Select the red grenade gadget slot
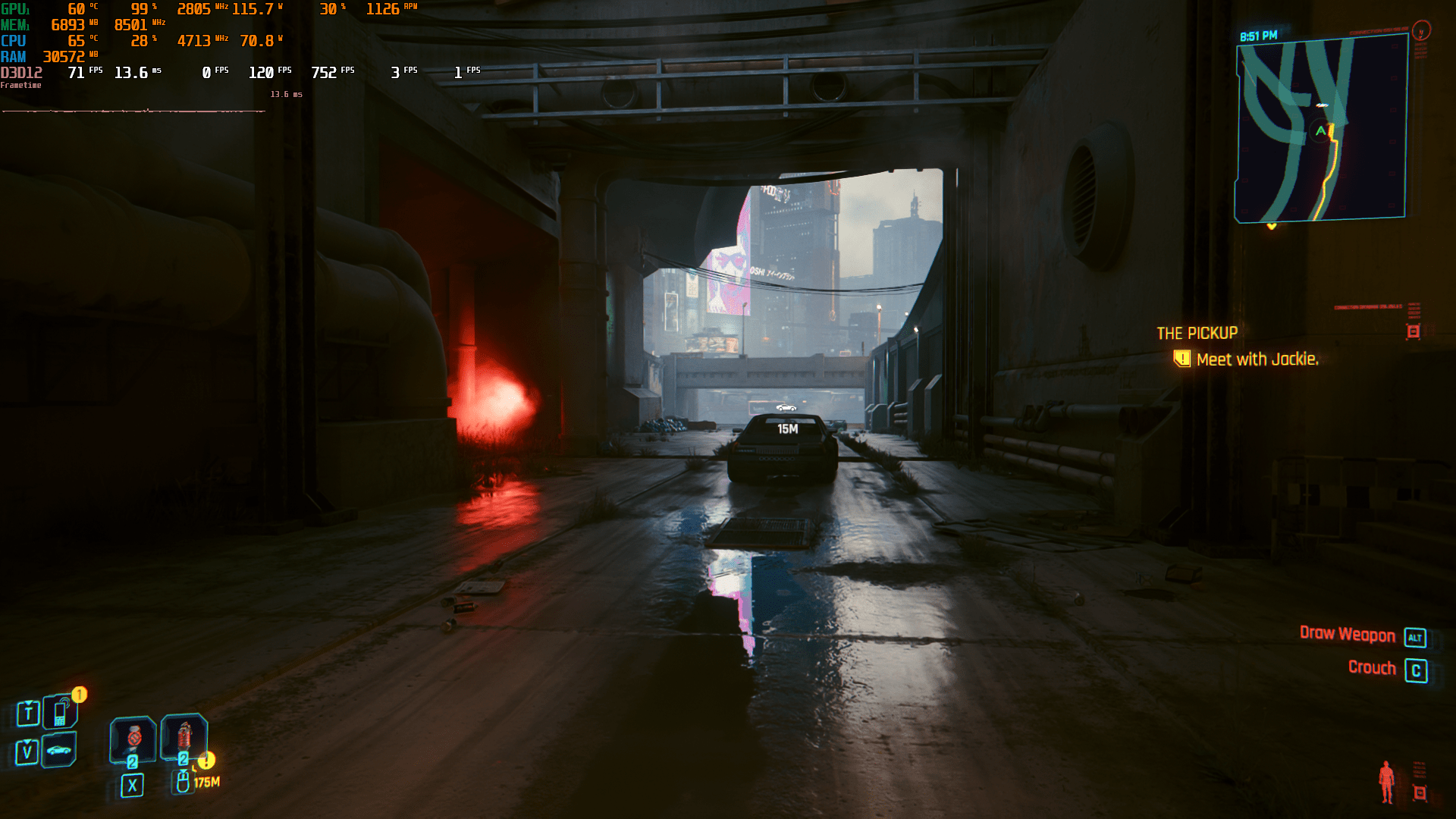The image size is (1456, 819). (x=184, y=736)
